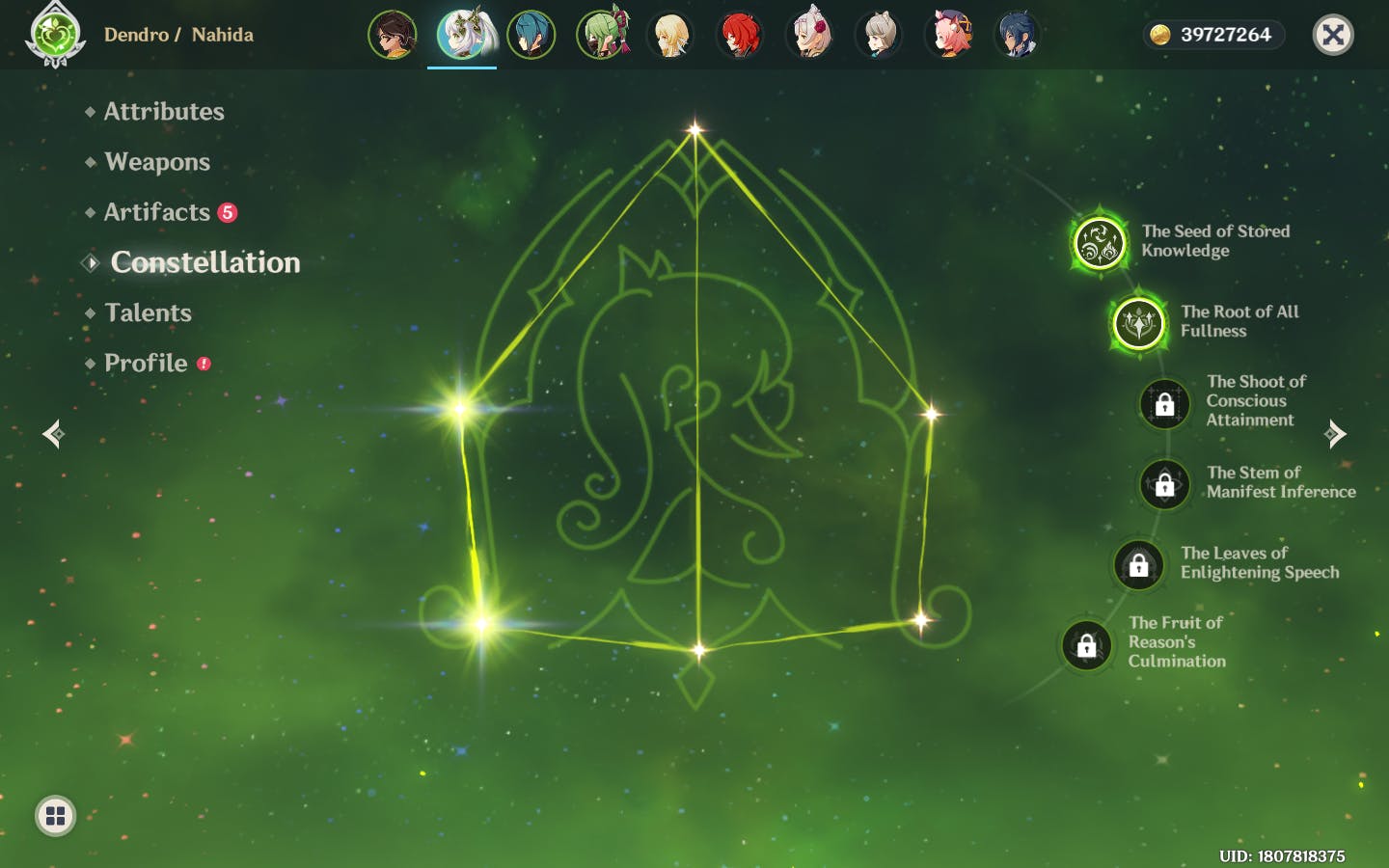Image resolution: width=1389 pixels, height=868 pixels.
Task: Click the locked Shoot of Conscious Attainment node
Action: 1164,403
